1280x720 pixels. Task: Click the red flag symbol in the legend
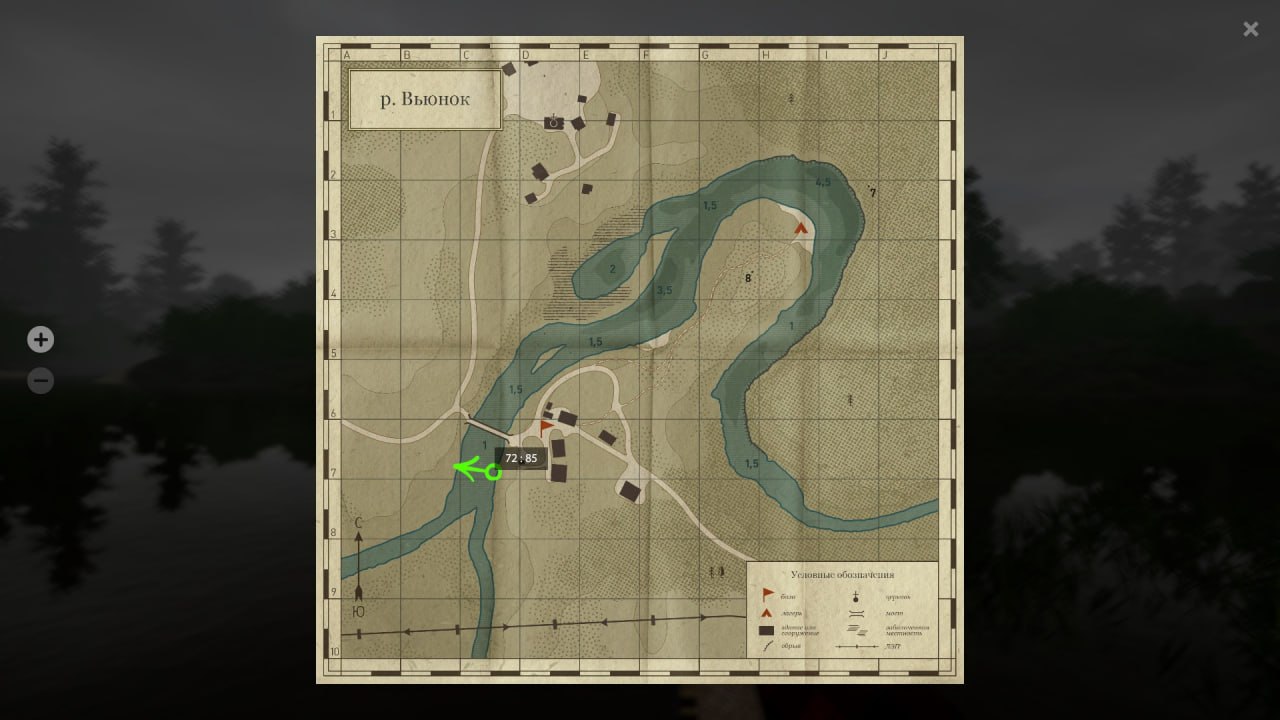click(x=767, y=592)
